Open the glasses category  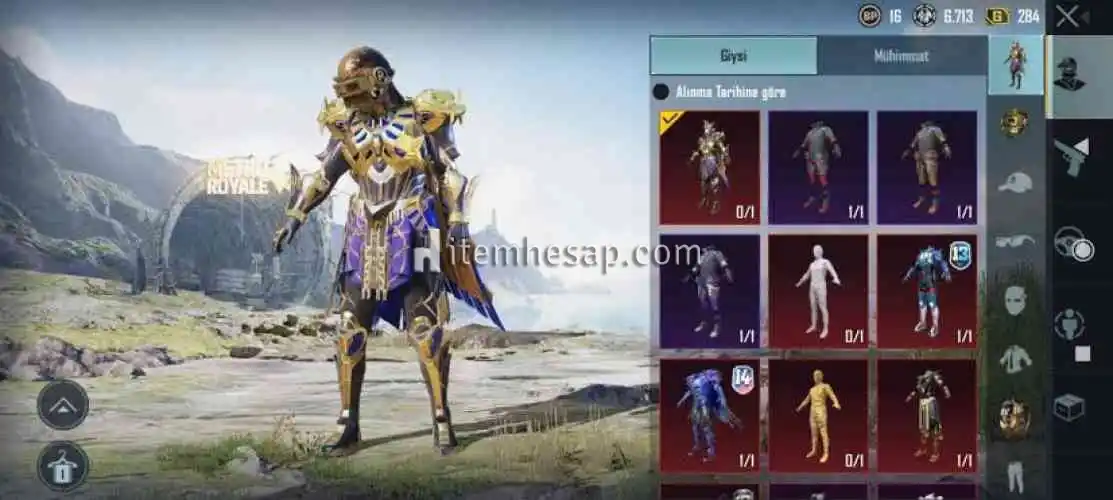tap(1015, 241)
